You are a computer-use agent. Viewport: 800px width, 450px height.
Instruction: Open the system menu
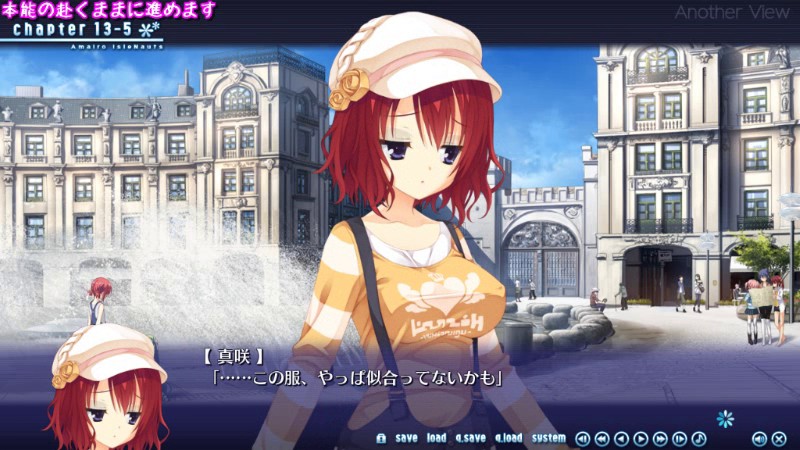pos(548,438)
